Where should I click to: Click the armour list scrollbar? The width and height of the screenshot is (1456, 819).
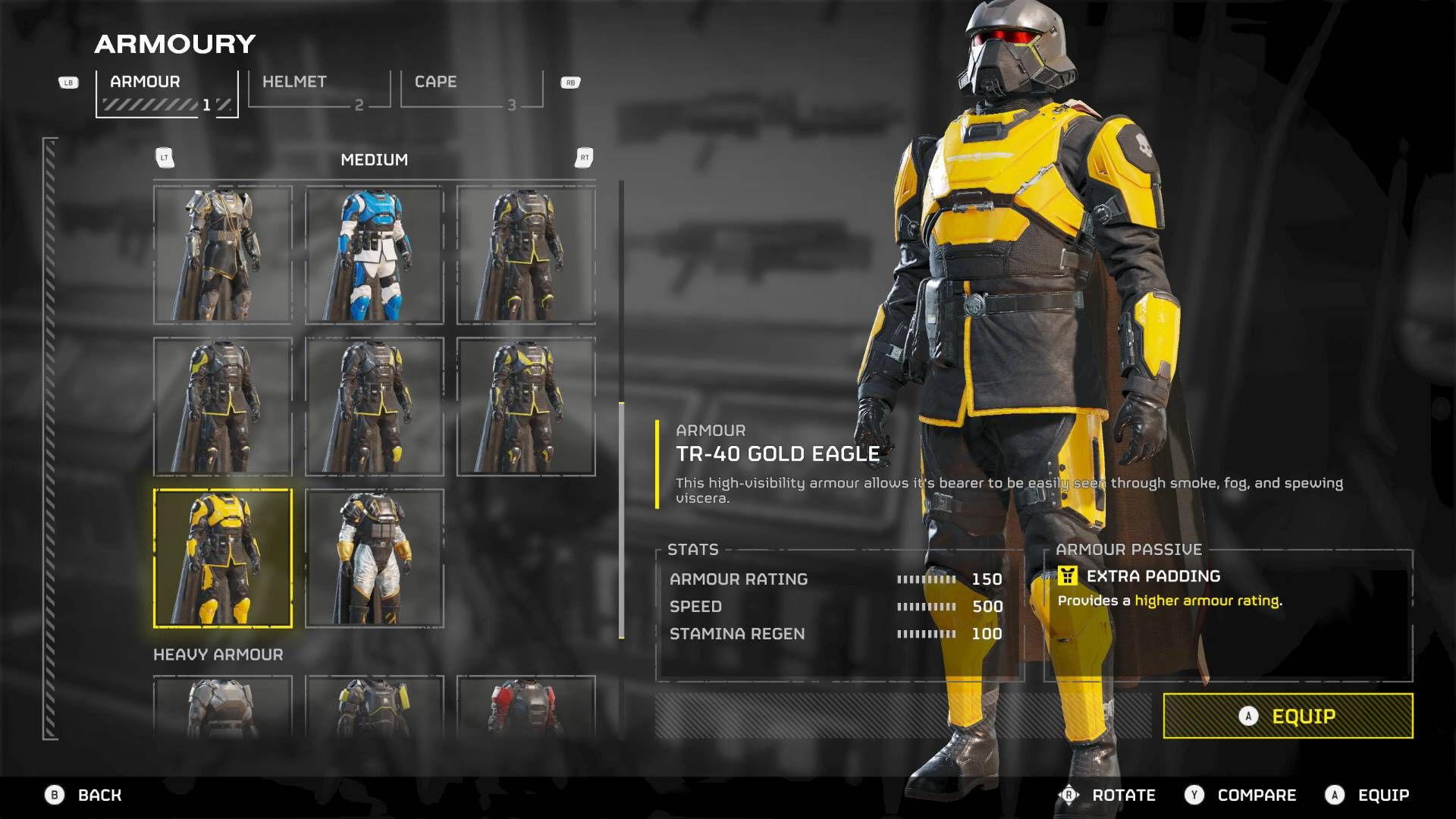point(622,520)
